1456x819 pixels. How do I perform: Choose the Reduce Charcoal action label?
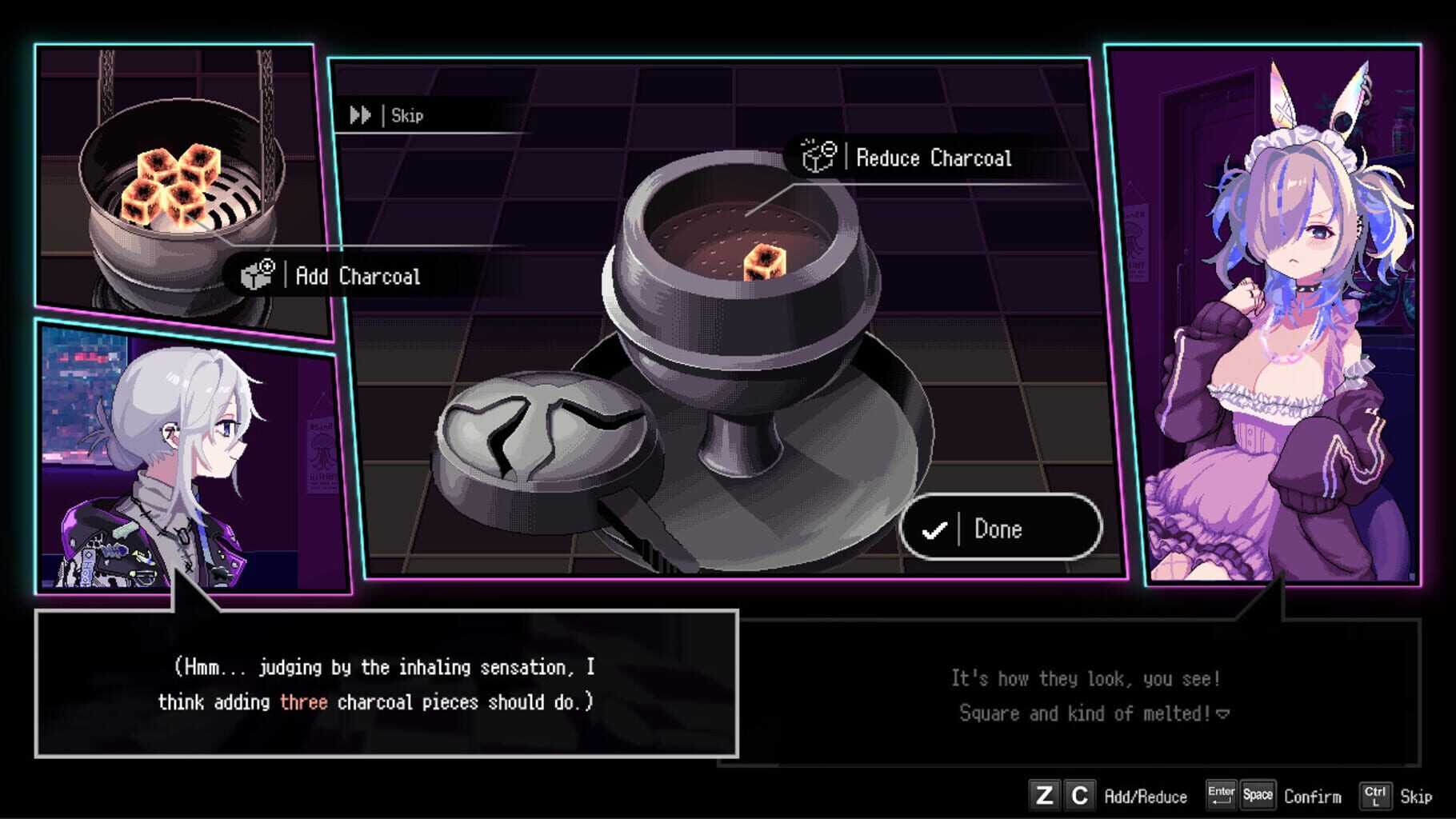933,158
